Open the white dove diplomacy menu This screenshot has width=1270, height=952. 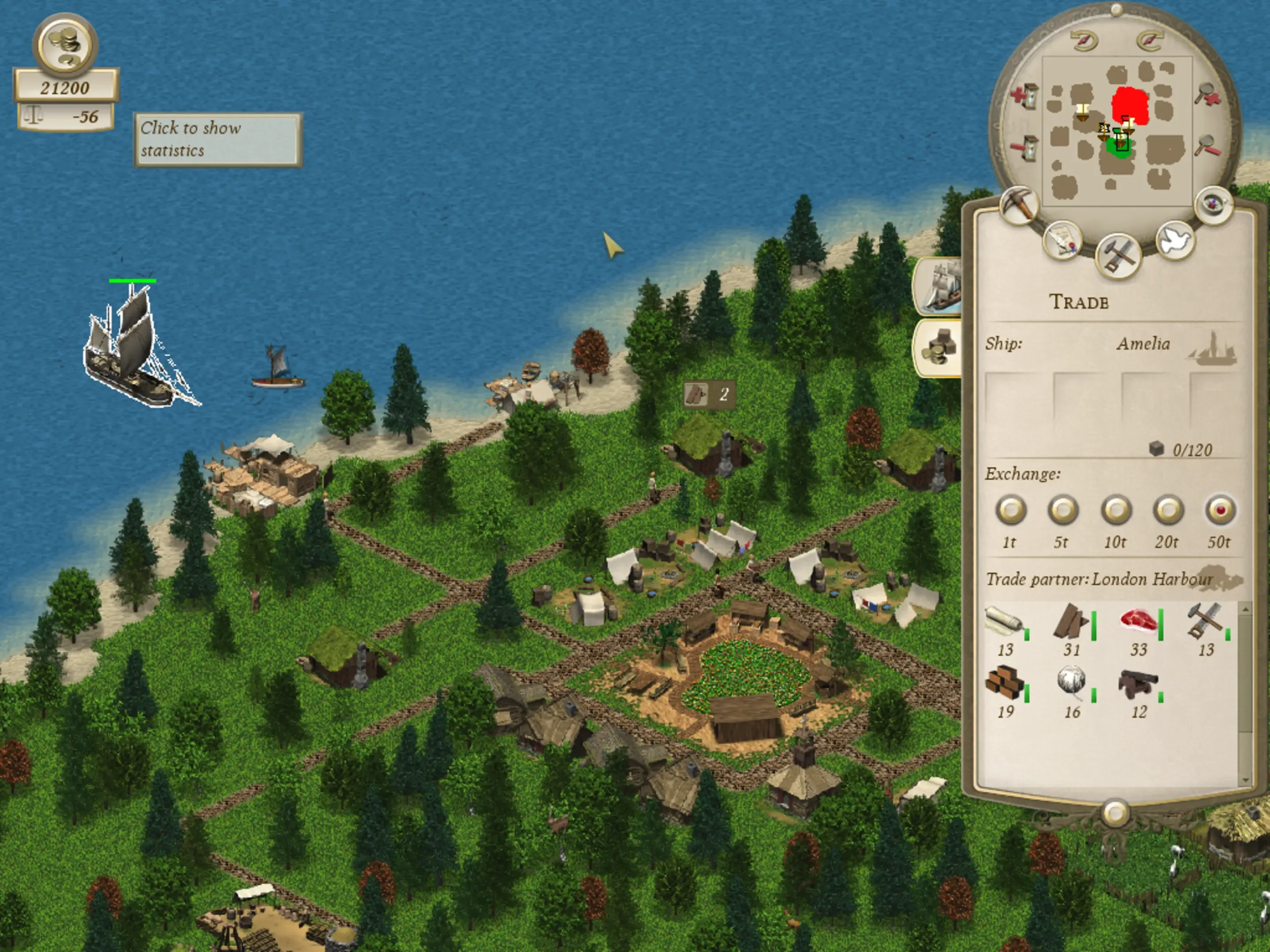[1175, 240]
